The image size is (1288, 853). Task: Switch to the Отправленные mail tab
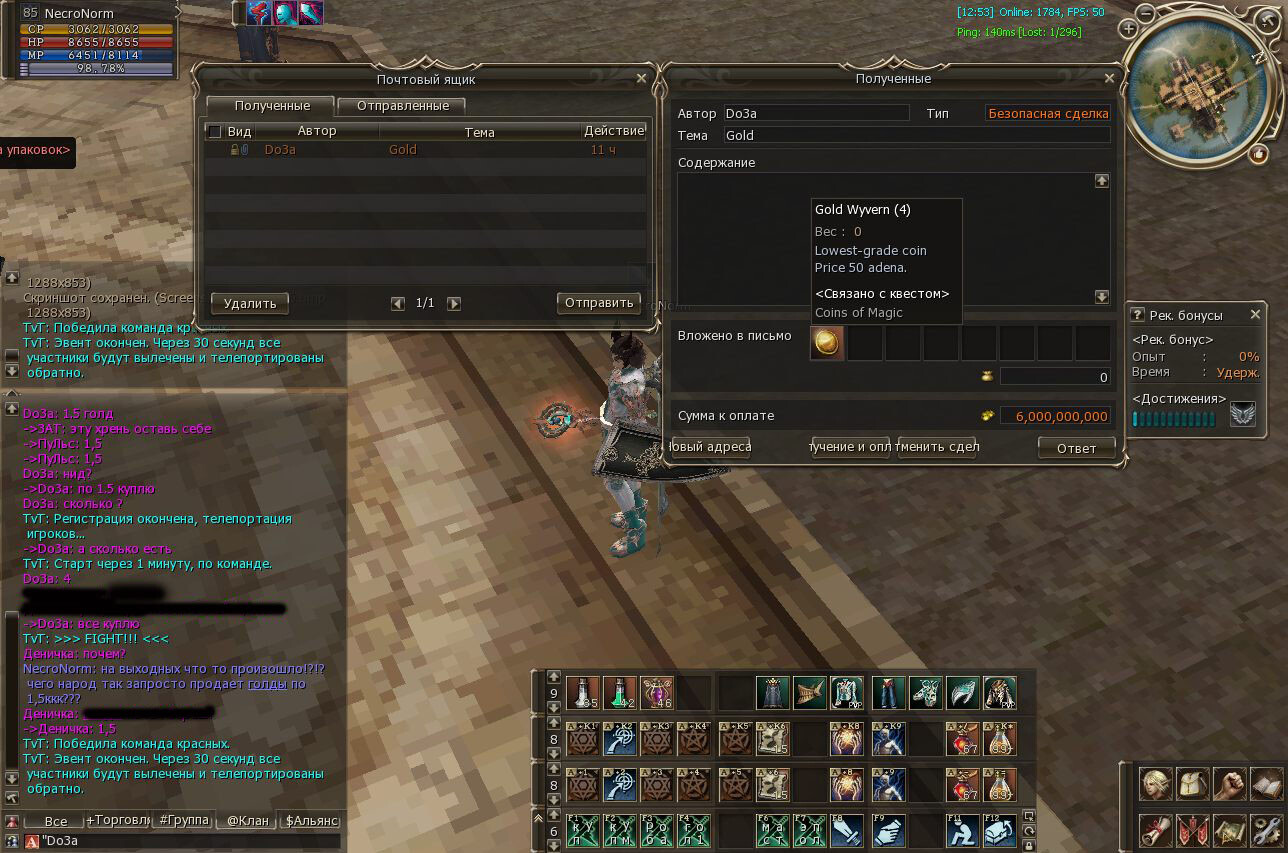(x=401, y=106)
